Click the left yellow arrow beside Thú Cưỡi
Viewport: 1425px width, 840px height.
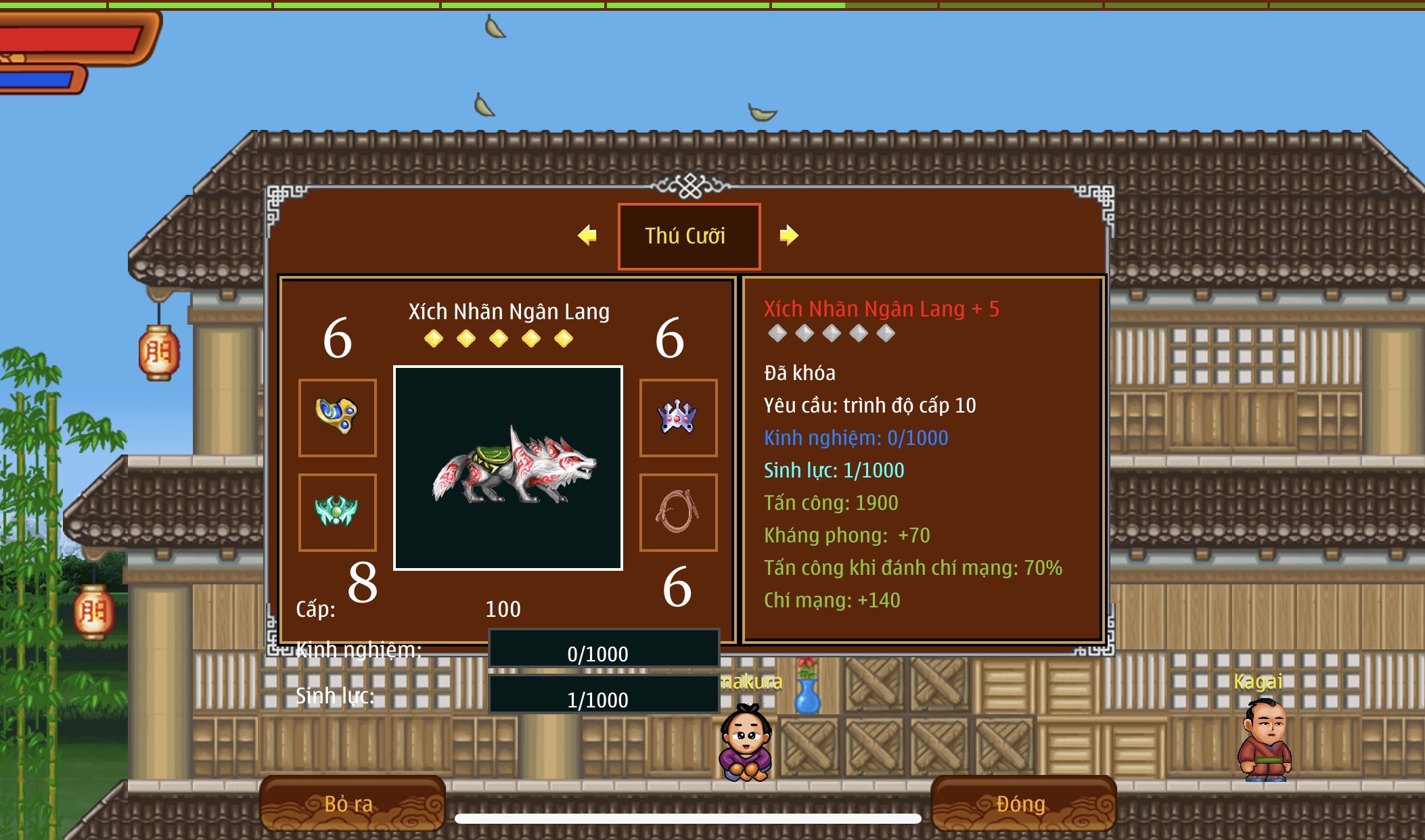click(587, 235)
